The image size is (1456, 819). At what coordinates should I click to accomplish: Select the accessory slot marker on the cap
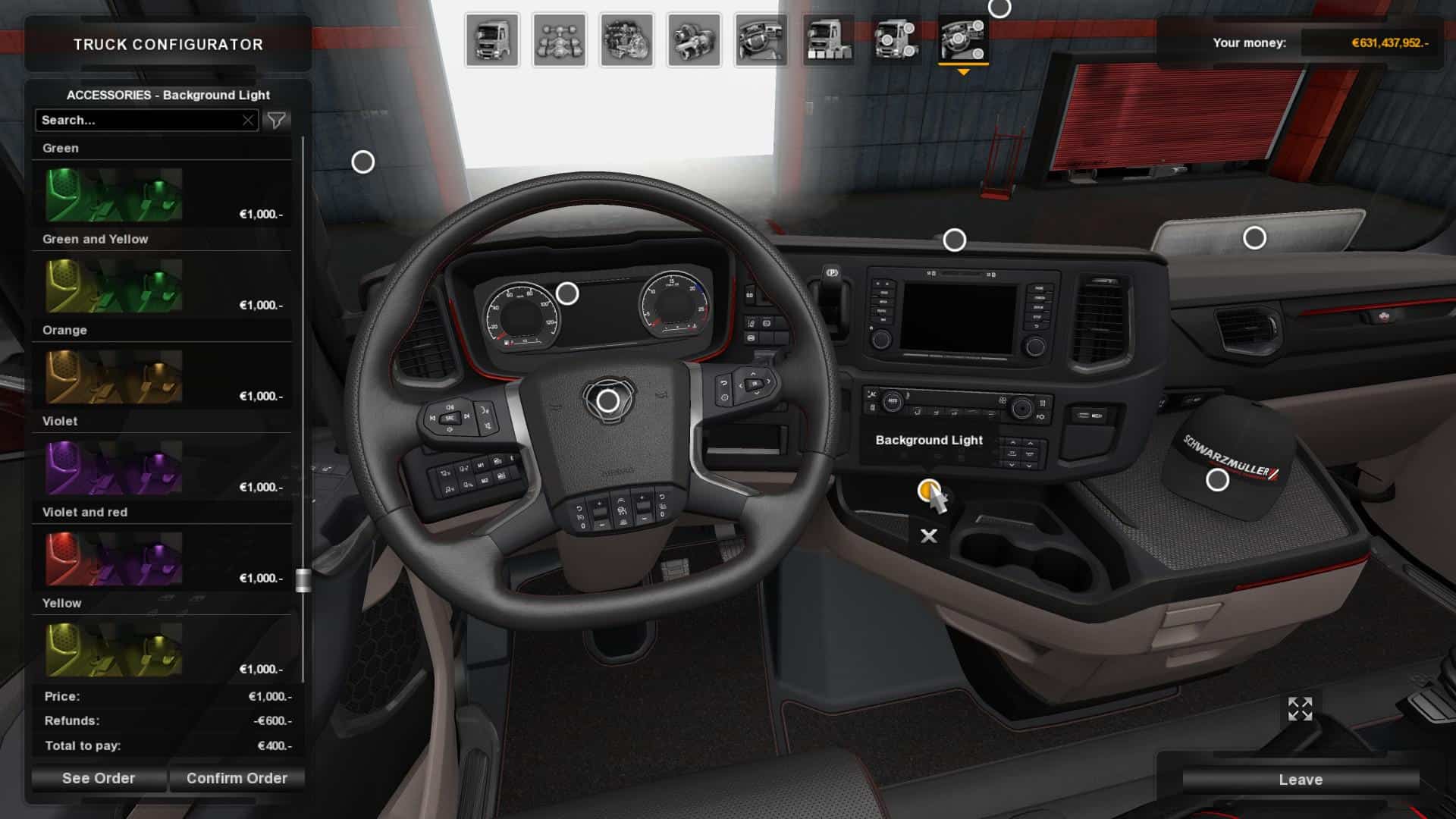coord(1217,480)
